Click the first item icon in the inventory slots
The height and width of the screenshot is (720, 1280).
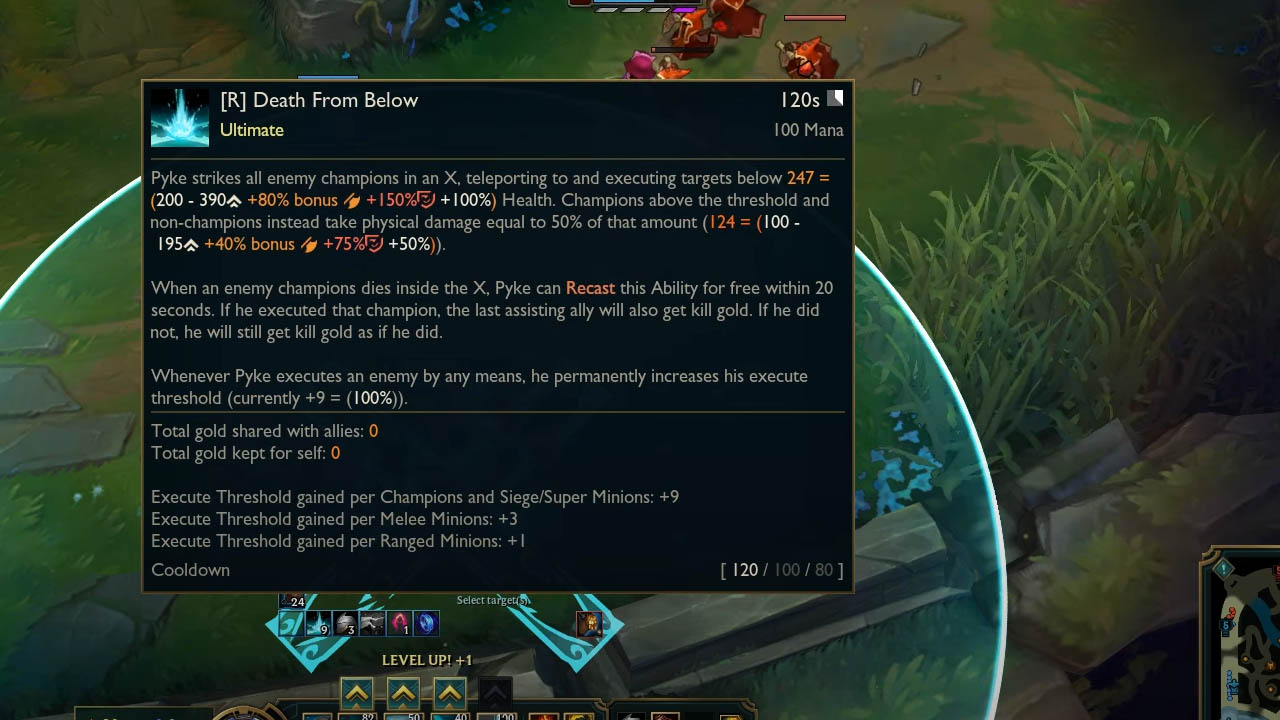click(x=545, y=716)
